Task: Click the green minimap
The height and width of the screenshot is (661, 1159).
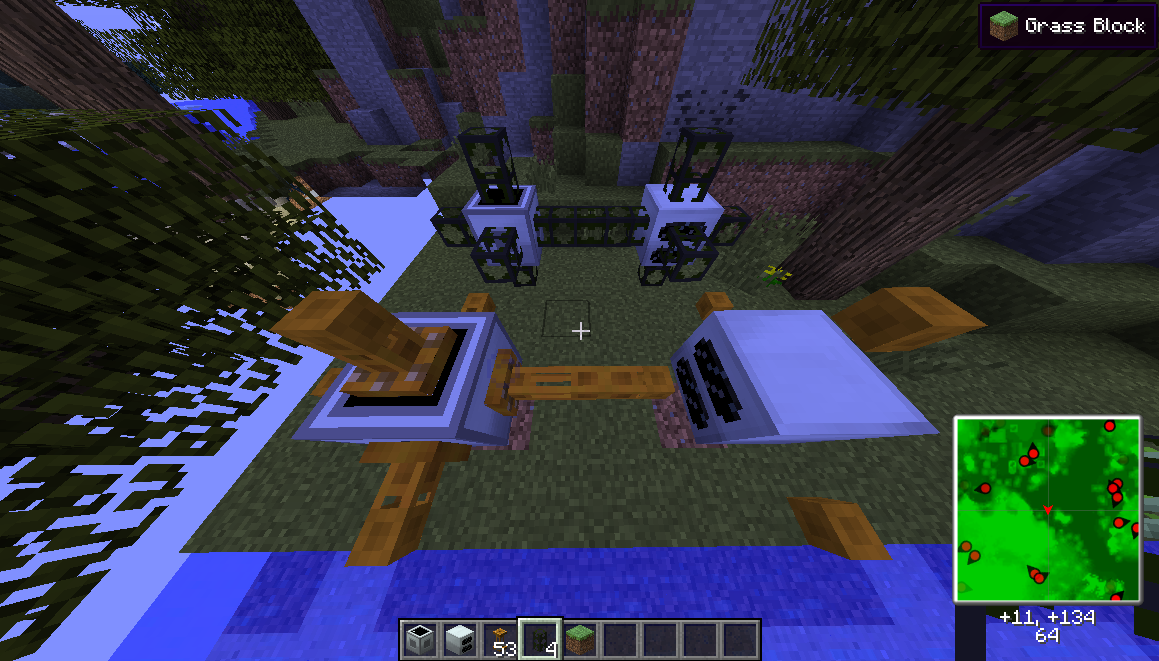Action: point(1047,509)
